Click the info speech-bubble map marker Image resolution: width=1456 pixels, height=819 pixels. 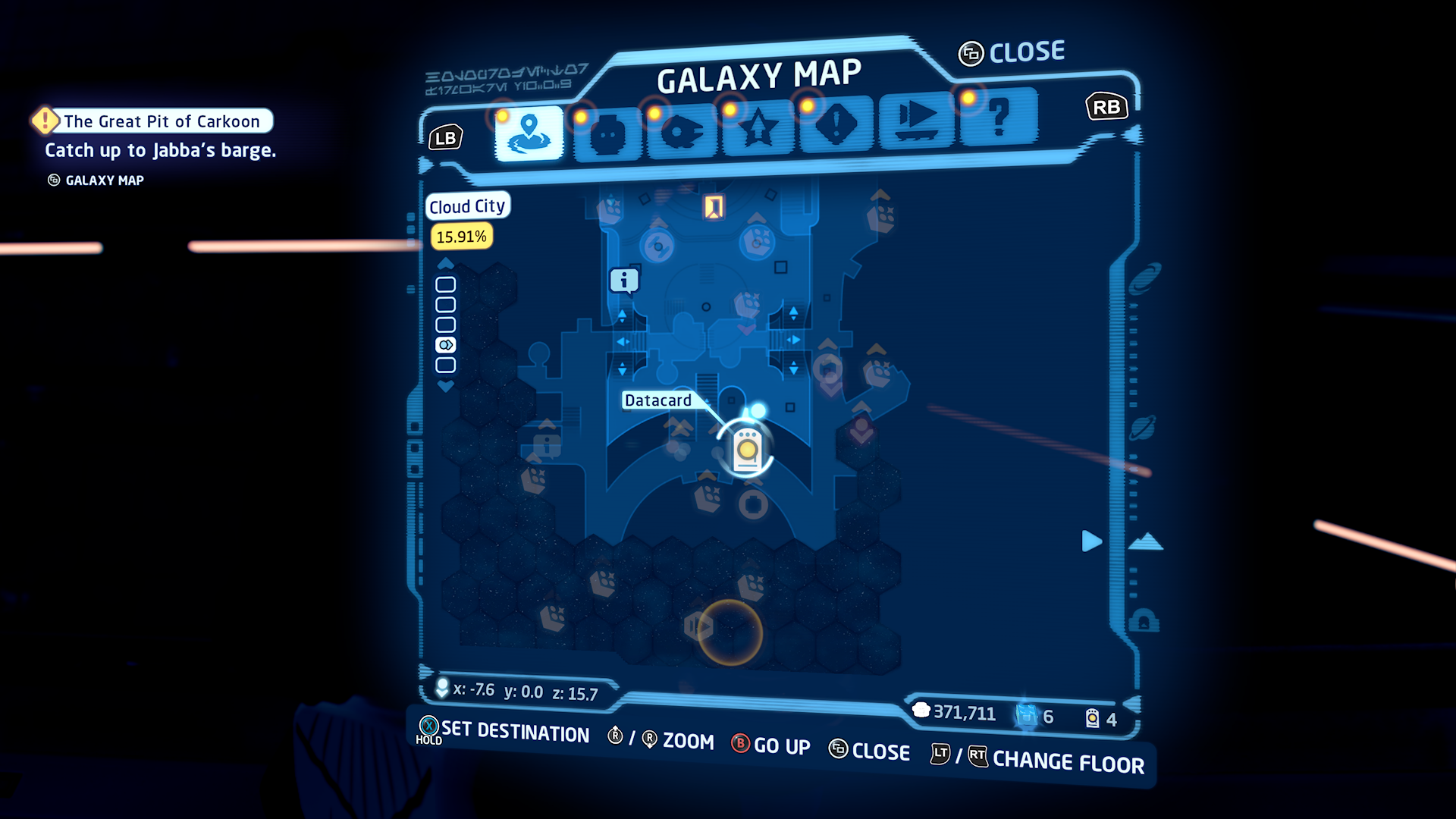point(624,281)
